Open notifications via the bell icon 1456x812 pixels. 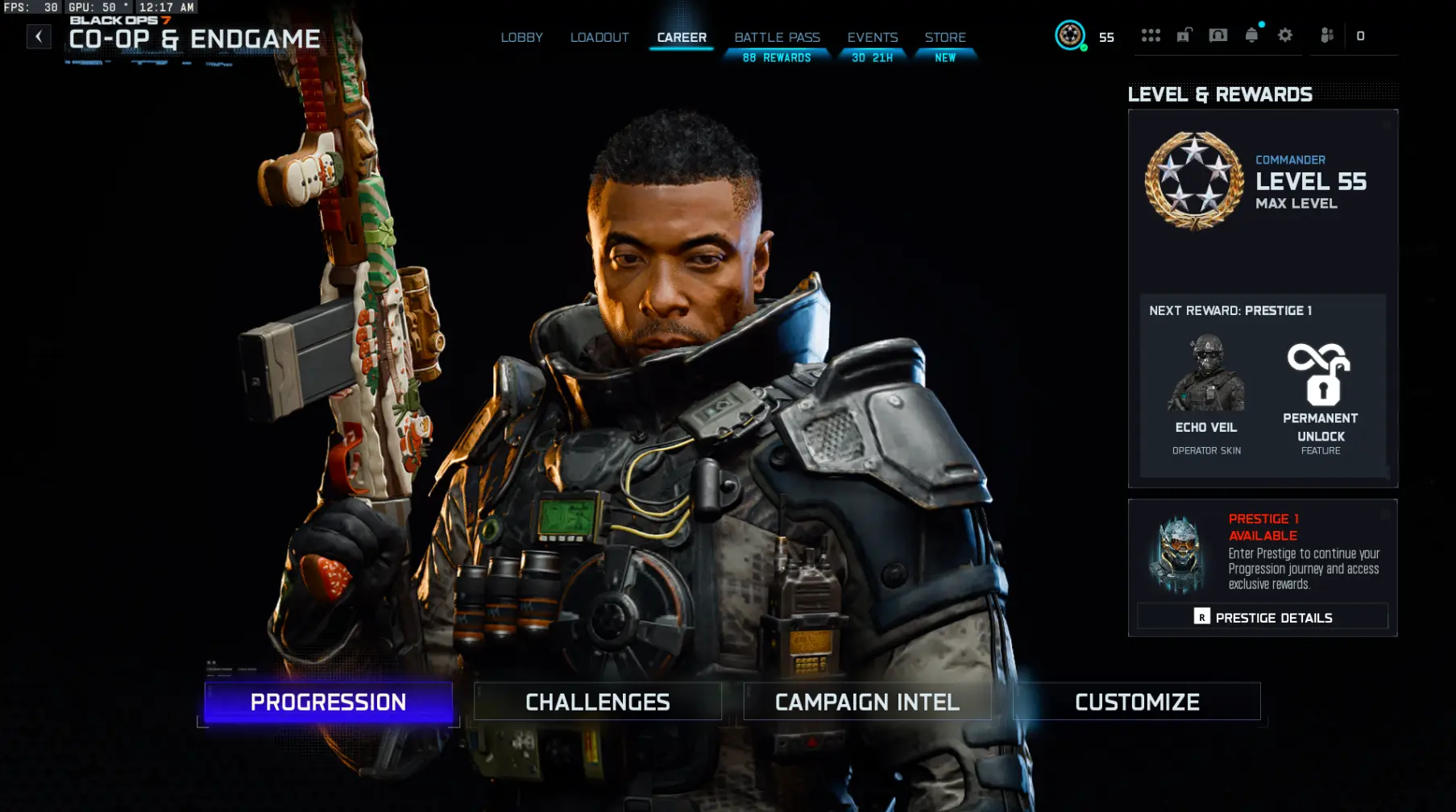point(1251,35)
